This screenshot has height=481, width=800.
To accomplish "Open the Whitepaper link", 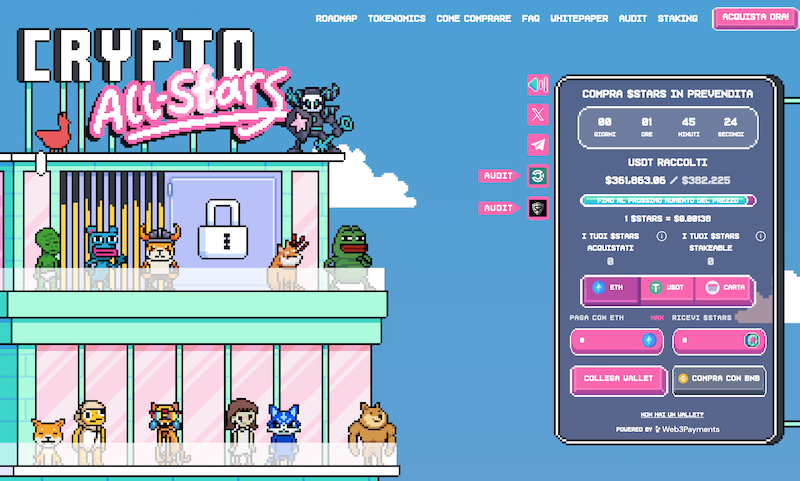I will [x=580, y=19].
